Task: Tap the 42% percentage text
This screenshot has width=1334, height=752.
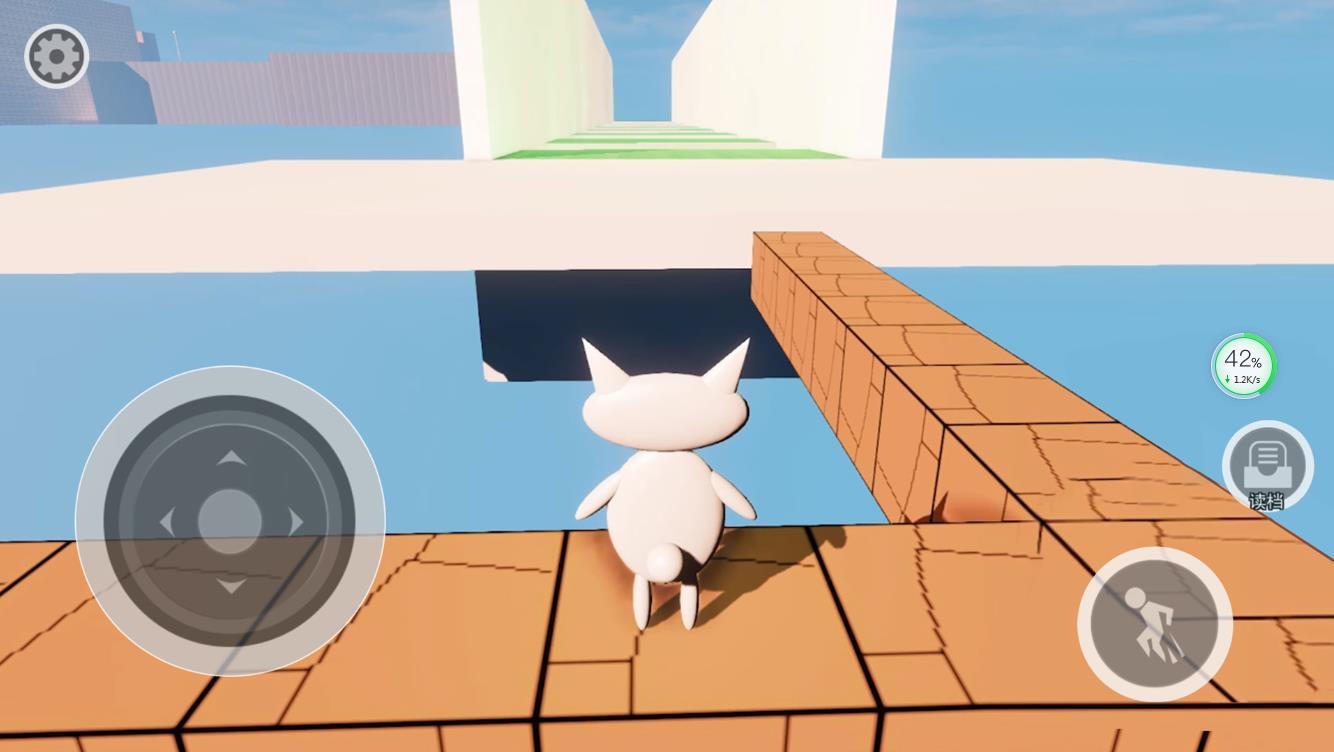Action: [1241, 358]
